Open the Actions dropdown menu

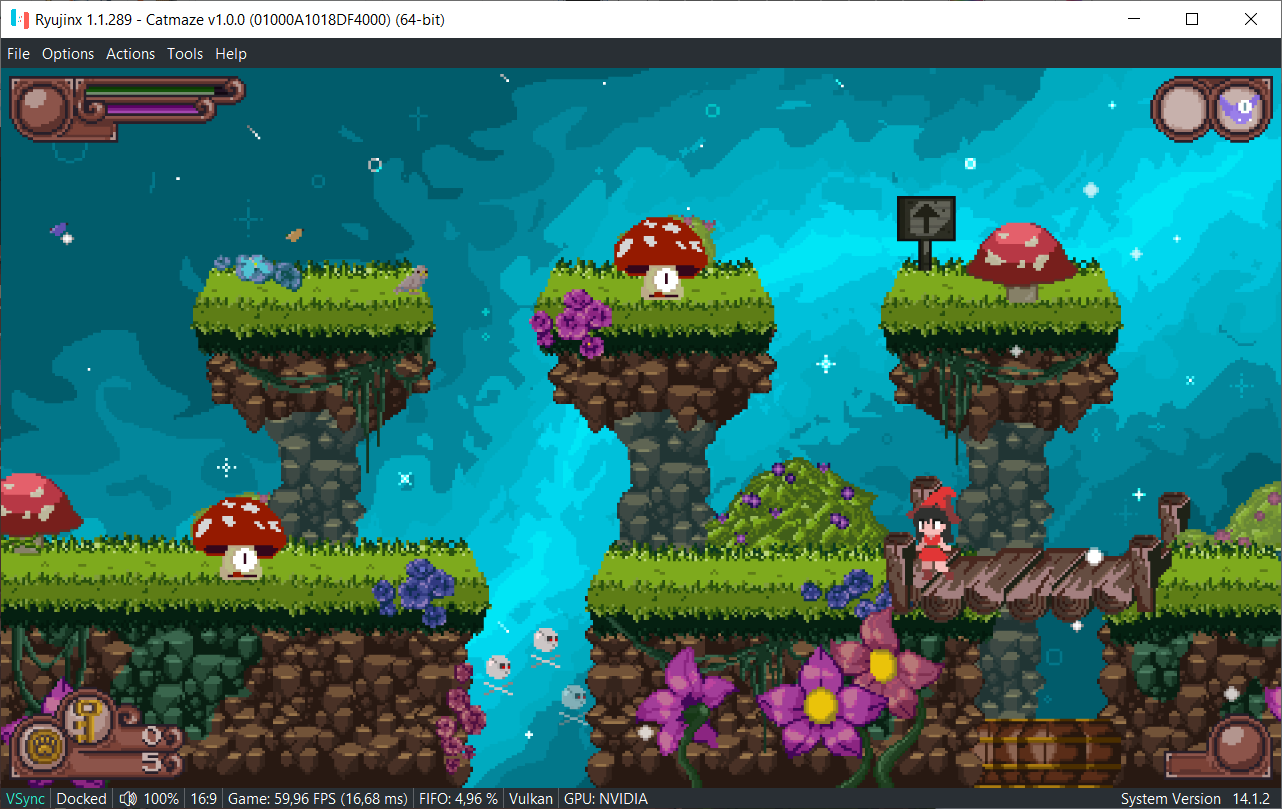(130, 53)
